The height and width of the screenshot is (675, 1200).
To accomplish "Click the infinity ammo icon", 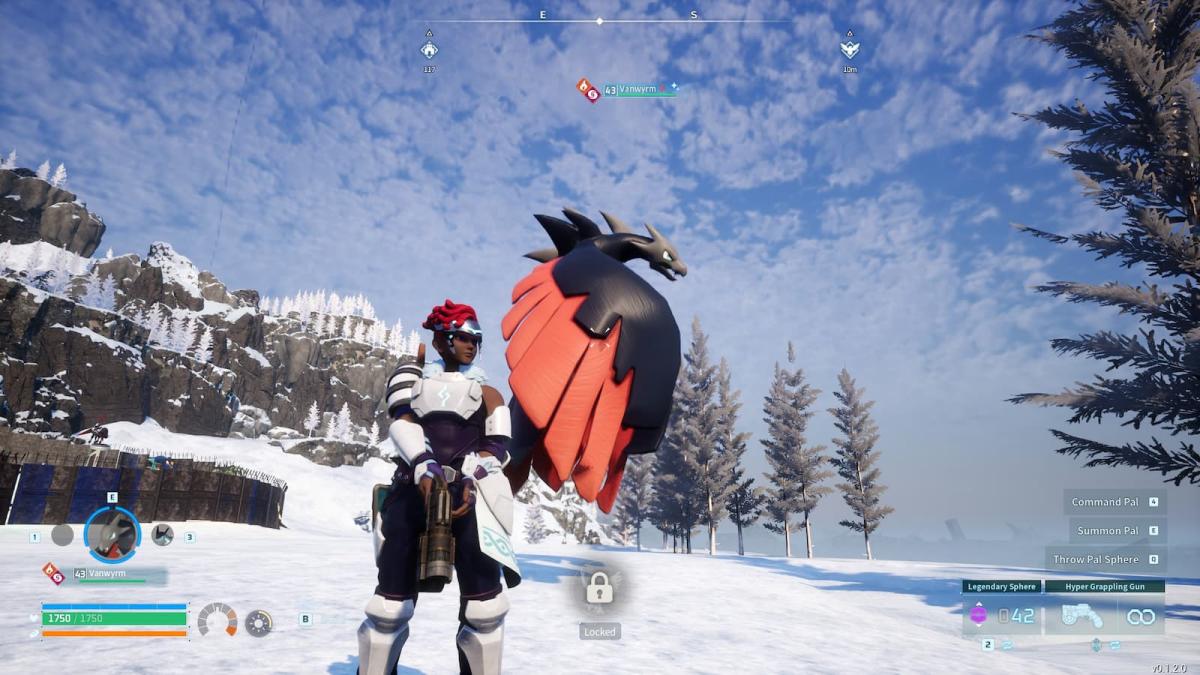I will 1140,617.
